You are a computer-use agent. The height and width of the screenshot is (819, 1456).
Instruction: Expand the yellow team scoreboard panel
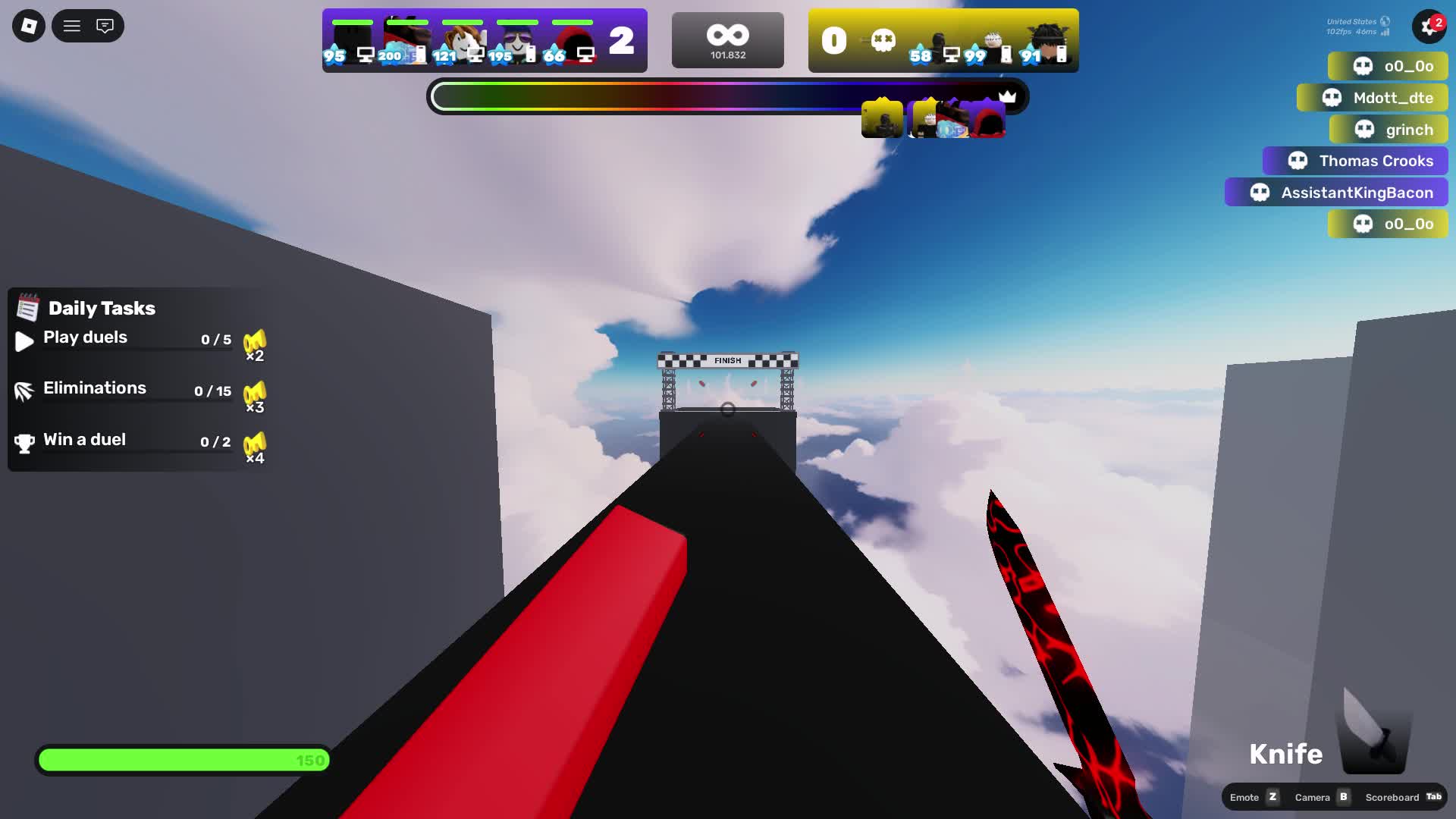943,39
